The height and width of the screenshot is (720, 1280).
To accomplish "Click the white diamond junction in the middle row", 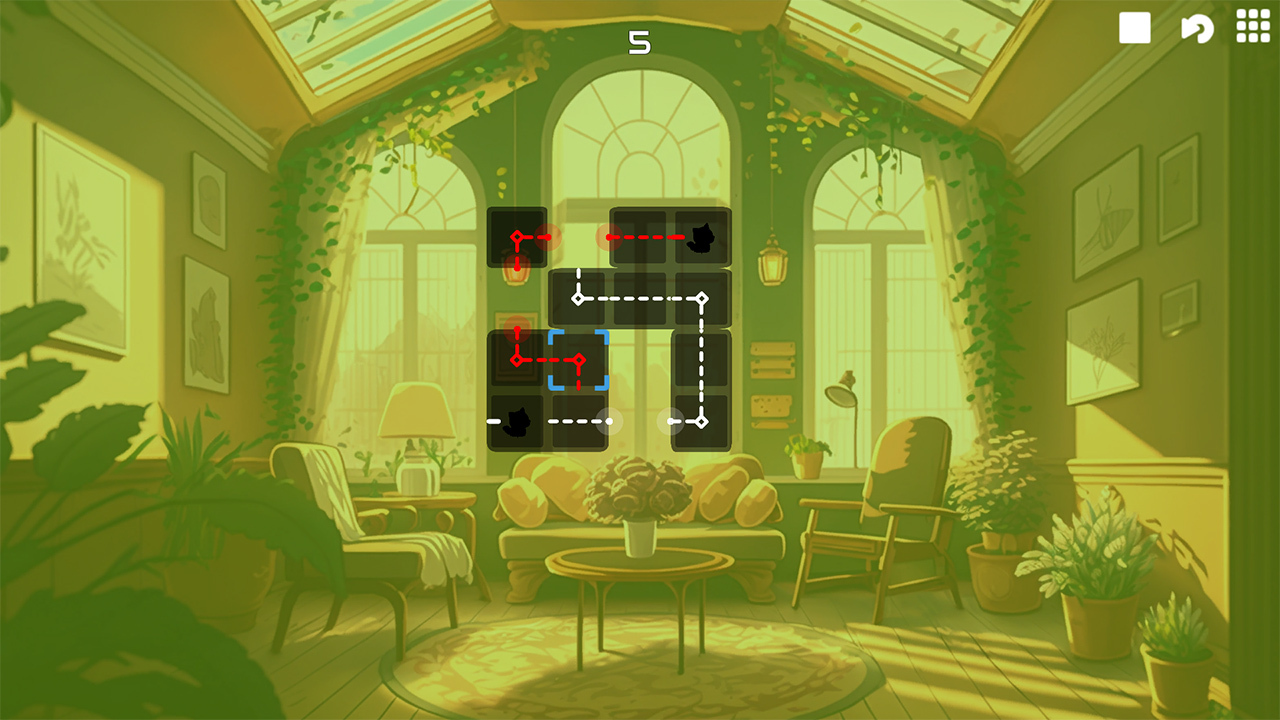I will 577,297.
